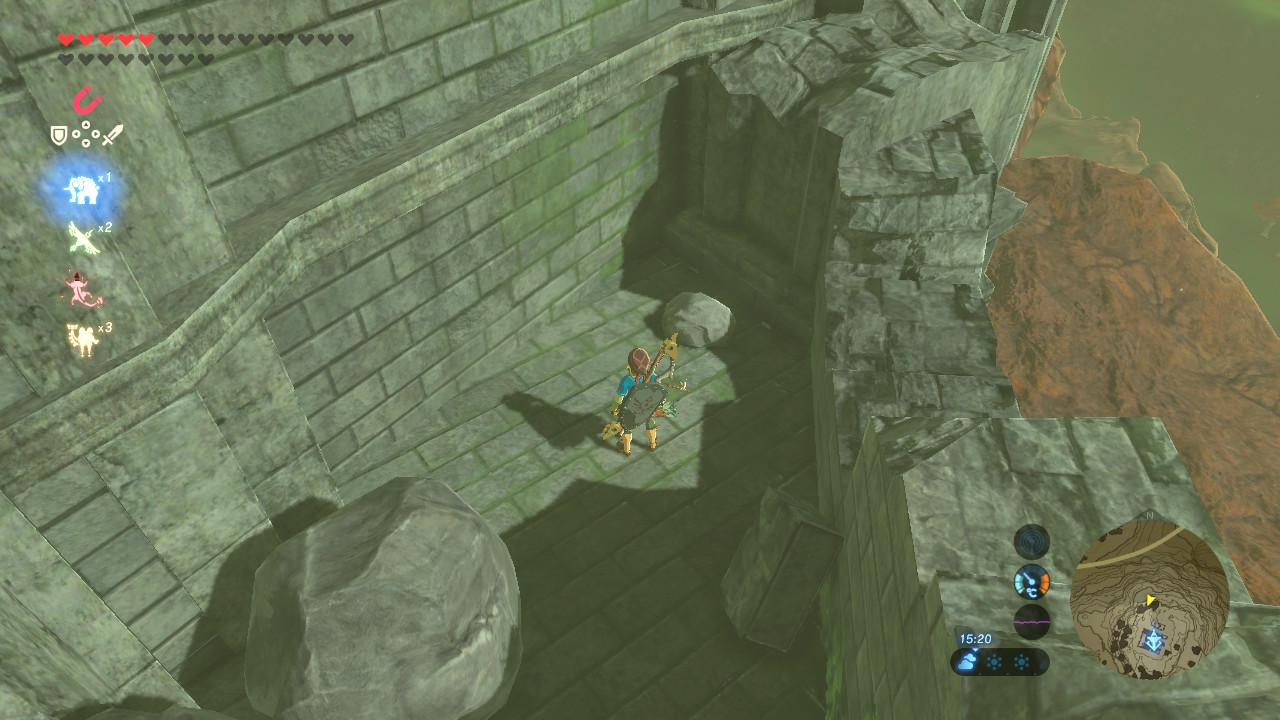Click the Sheikah Sensor signal icon
This screenshot has height=720, width=1280.
(x=1031, y=541)
